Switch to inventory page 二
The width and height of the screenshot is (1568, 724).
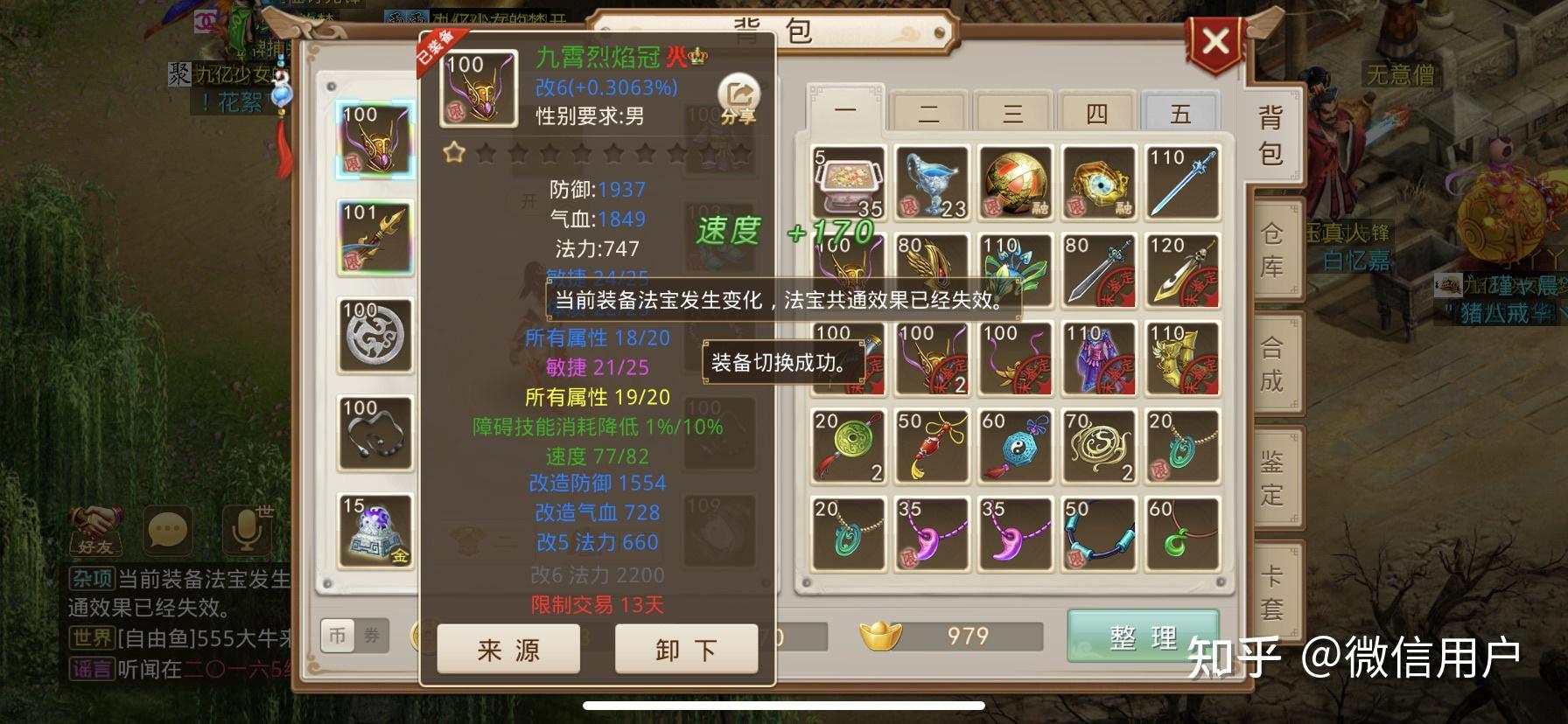coord(929,112)
